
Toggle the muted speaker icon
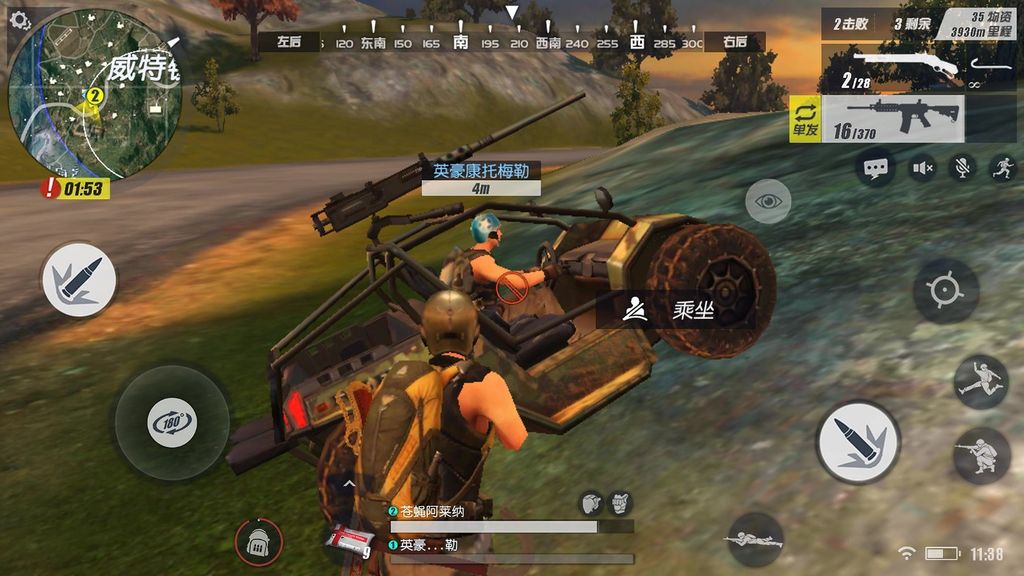(x=921, y=168)
